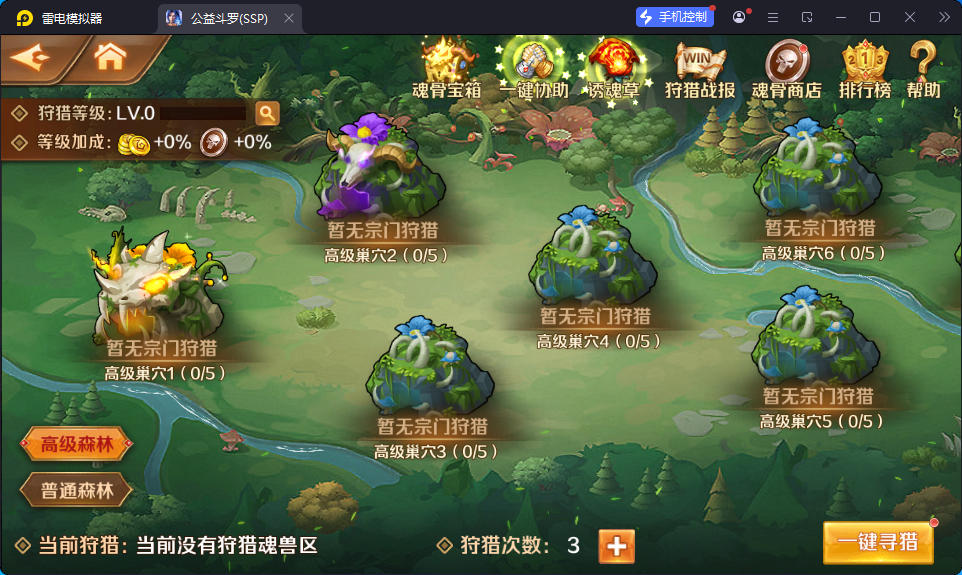Open the 魂骨宝箱 treasure chest

[x=446, y=67]
